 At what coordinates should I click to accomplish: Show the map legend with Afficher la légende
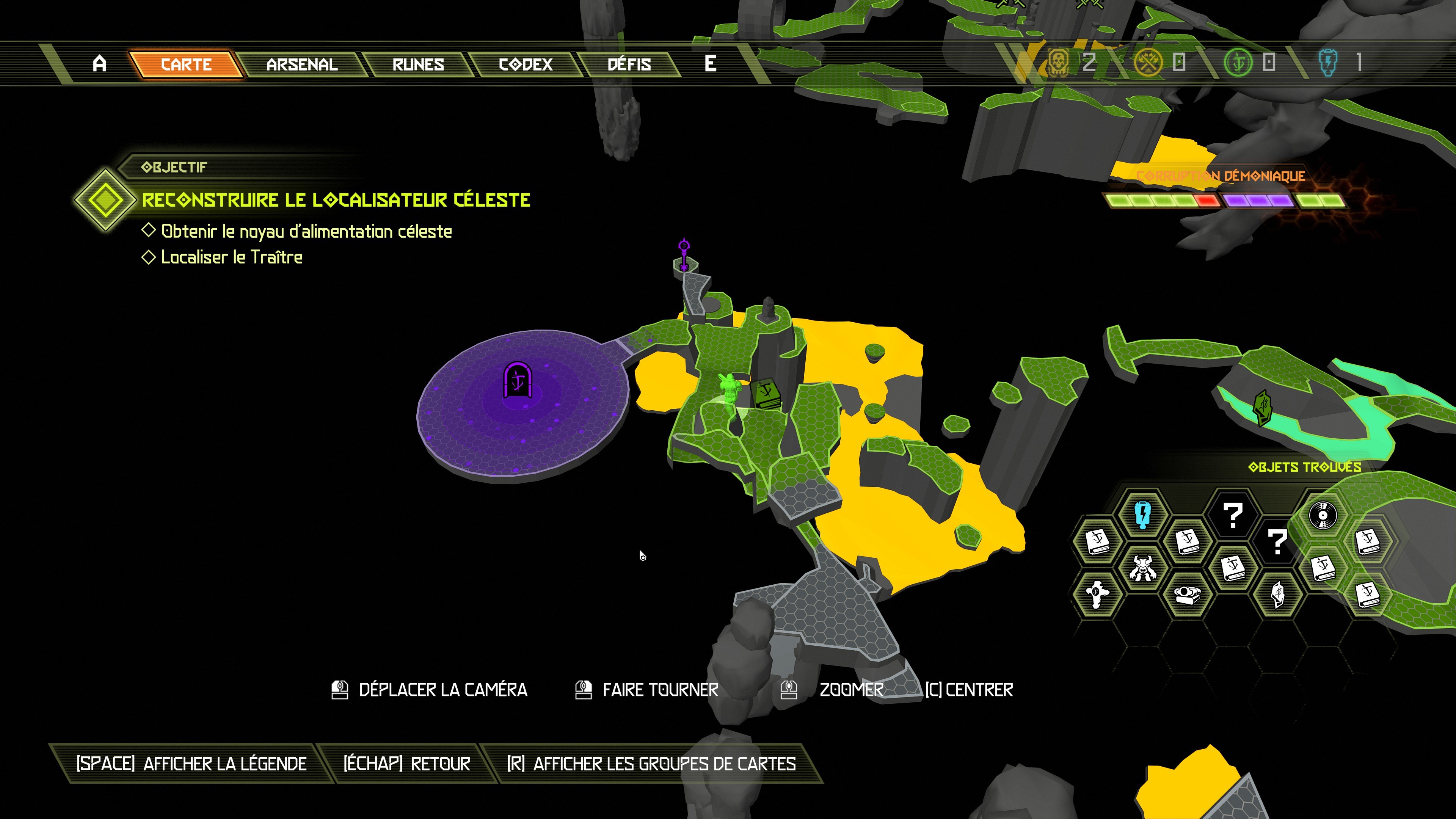(191, 764)
